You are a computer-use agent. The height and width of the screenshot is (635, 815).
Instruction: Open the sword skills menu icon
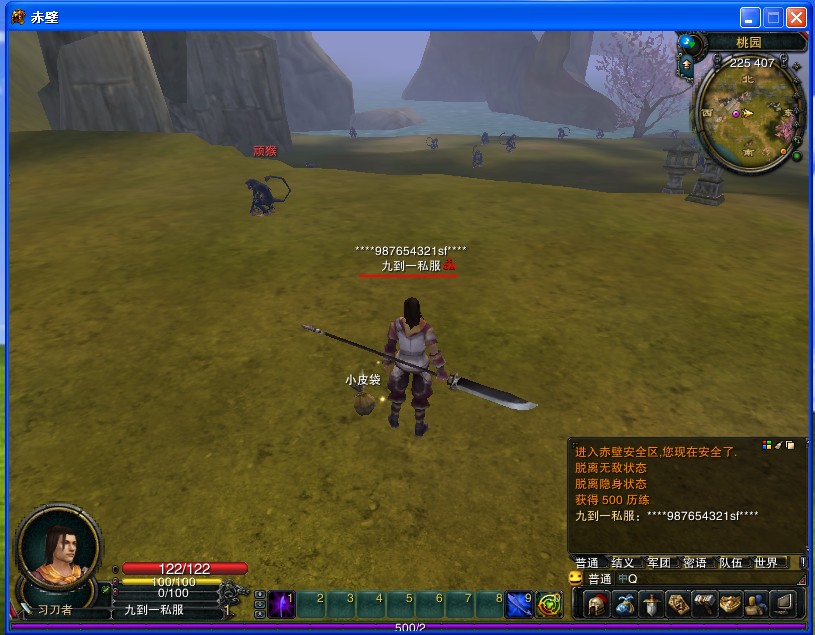651,604
